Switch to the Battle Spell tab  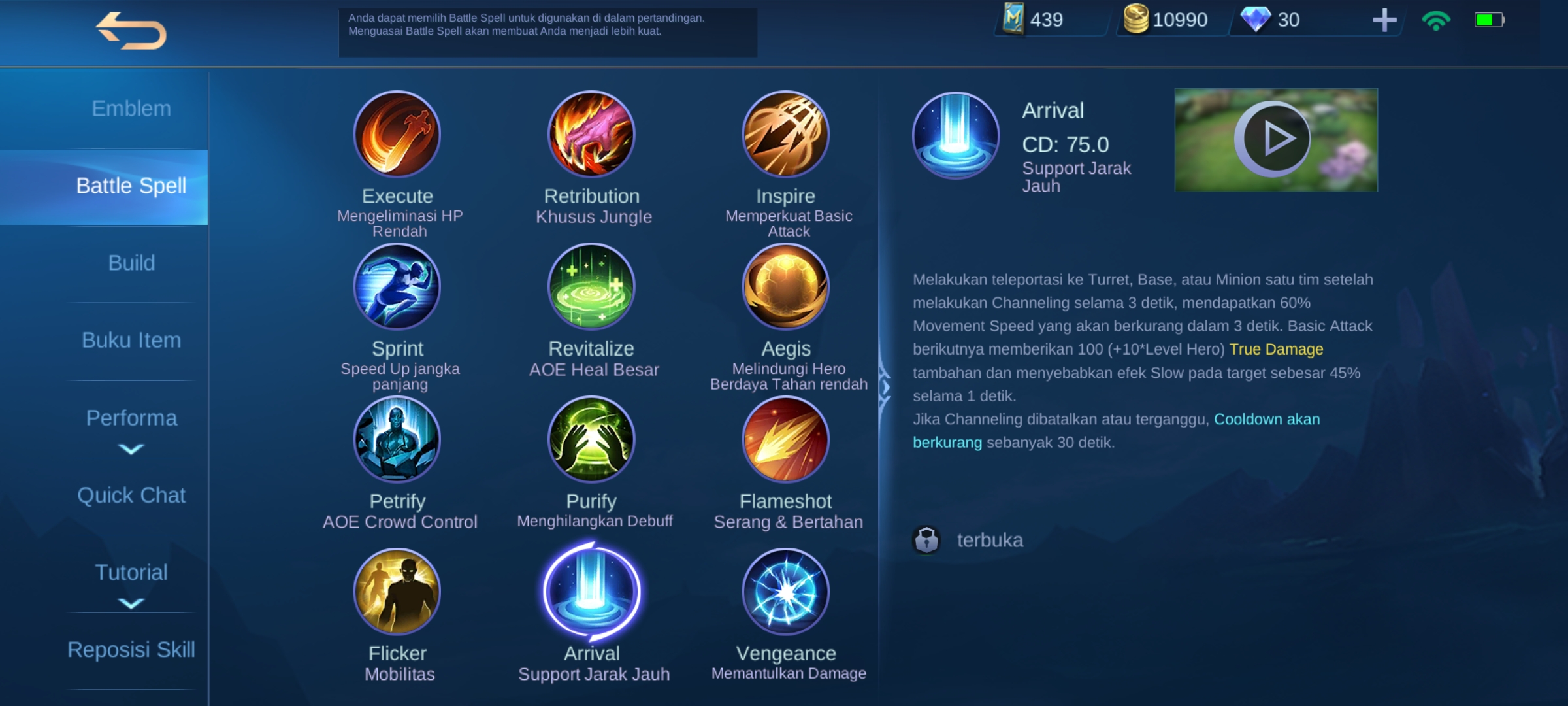(x=131, y=186)
